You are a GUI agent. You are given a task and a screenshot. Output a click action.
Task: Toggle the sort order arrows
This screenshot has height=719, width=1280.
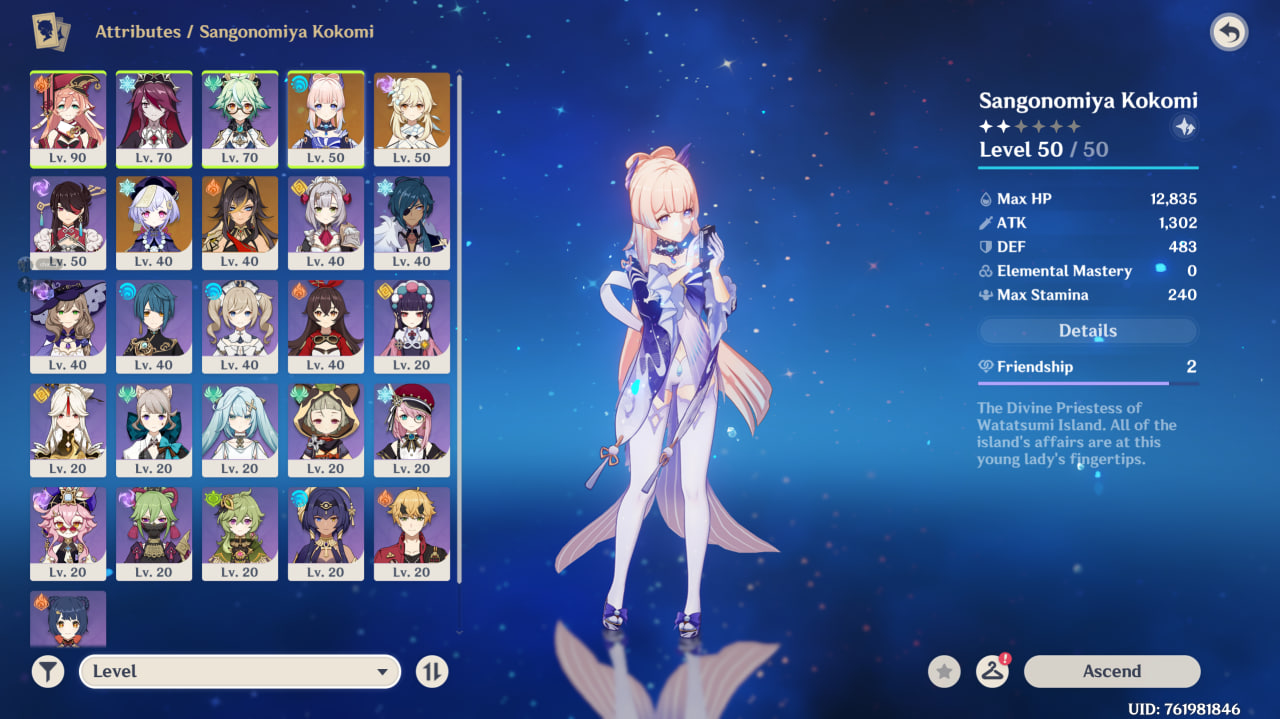pyautogui.click(x=432, y=671)
